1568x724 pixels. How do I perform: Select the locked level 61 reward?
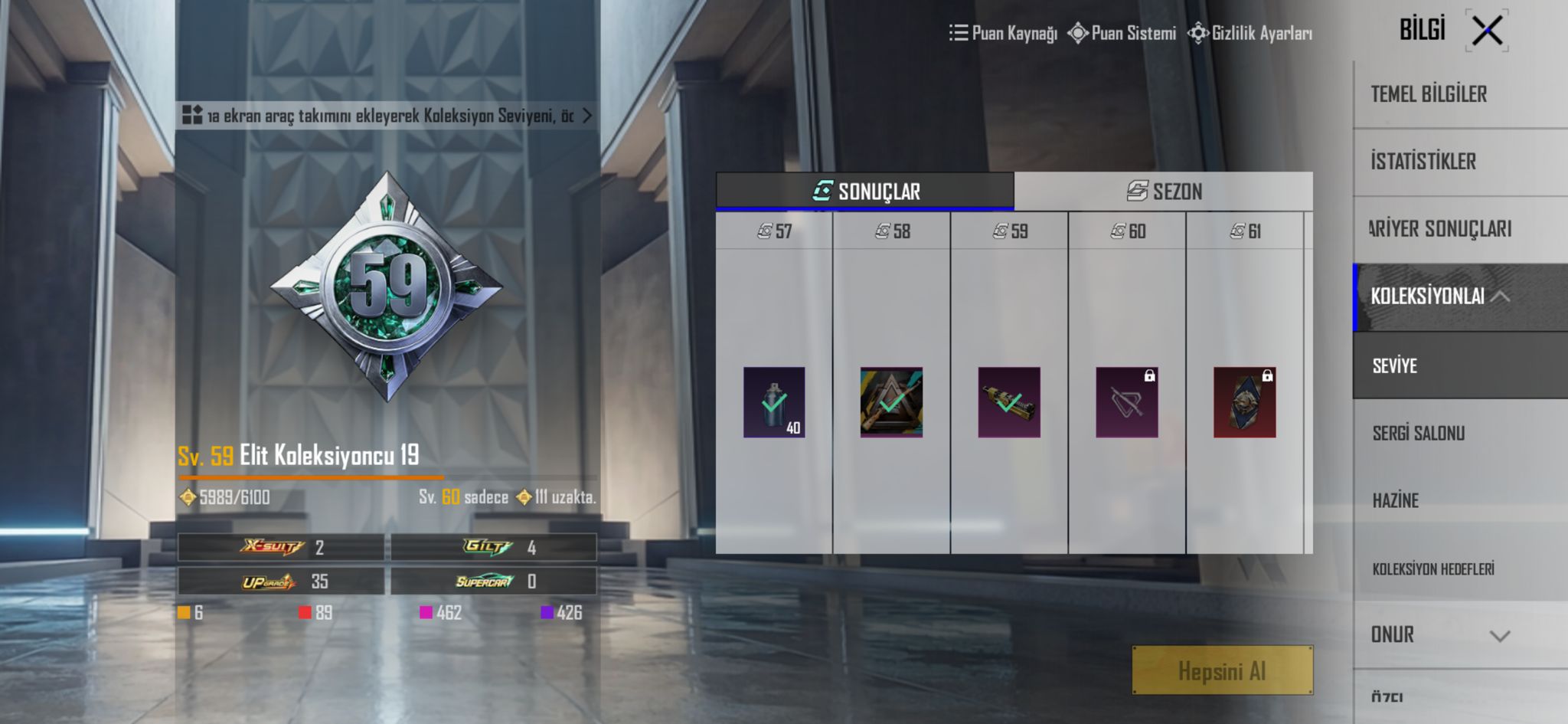point(1244,402)
